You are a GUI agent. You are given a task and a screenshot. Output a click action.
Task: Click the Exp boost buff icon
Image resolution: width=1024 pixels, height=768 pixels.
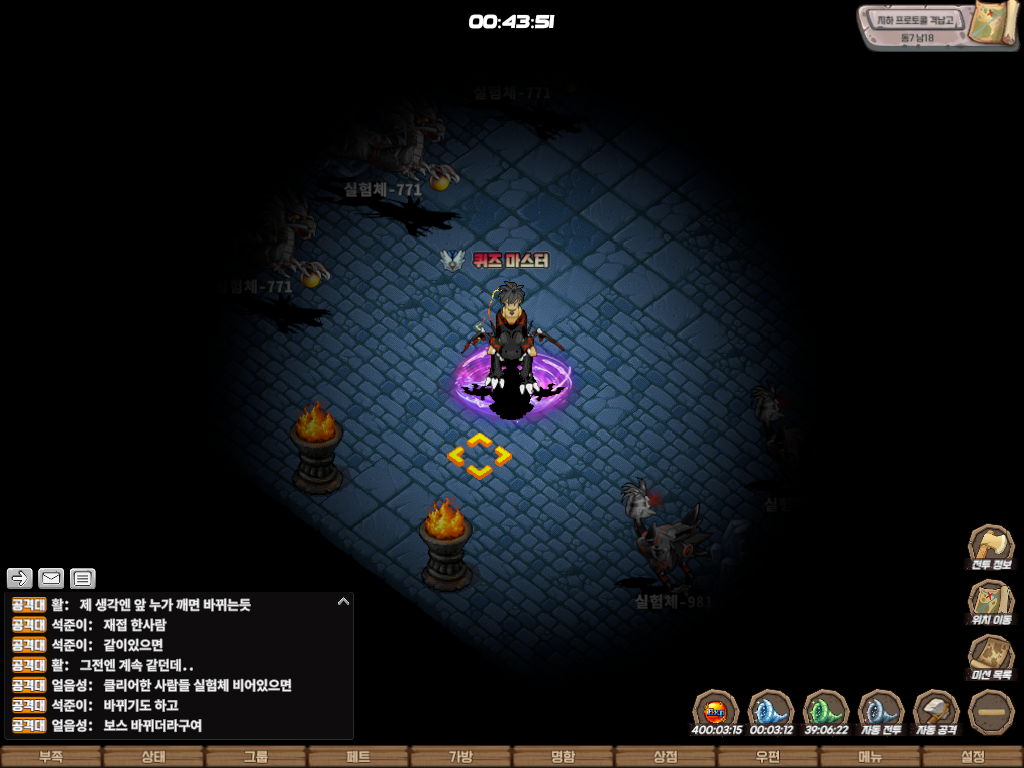click(716, 713)
